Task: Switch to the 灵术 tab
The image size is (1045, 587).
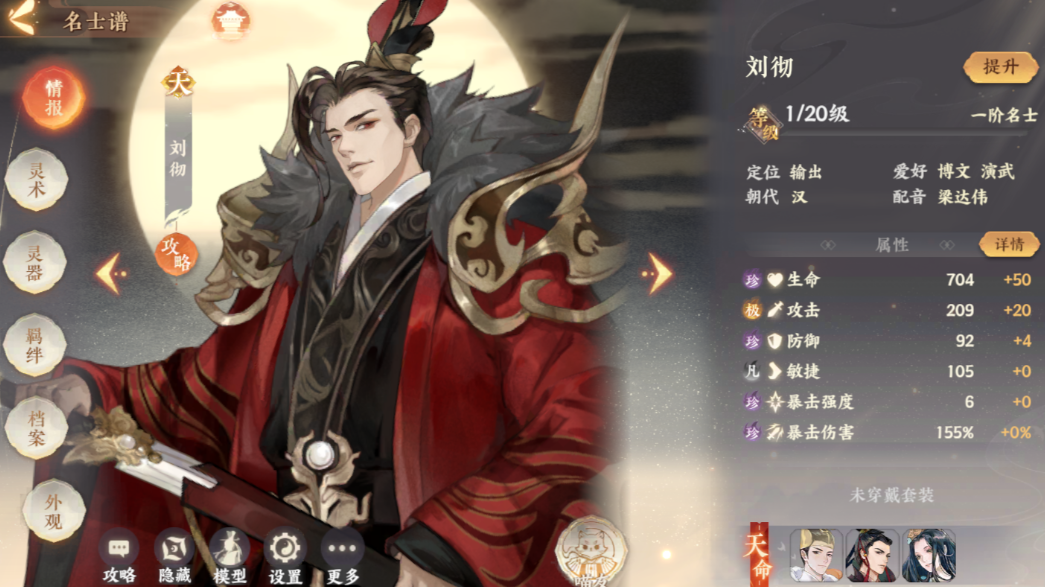Action: (37, 180)
